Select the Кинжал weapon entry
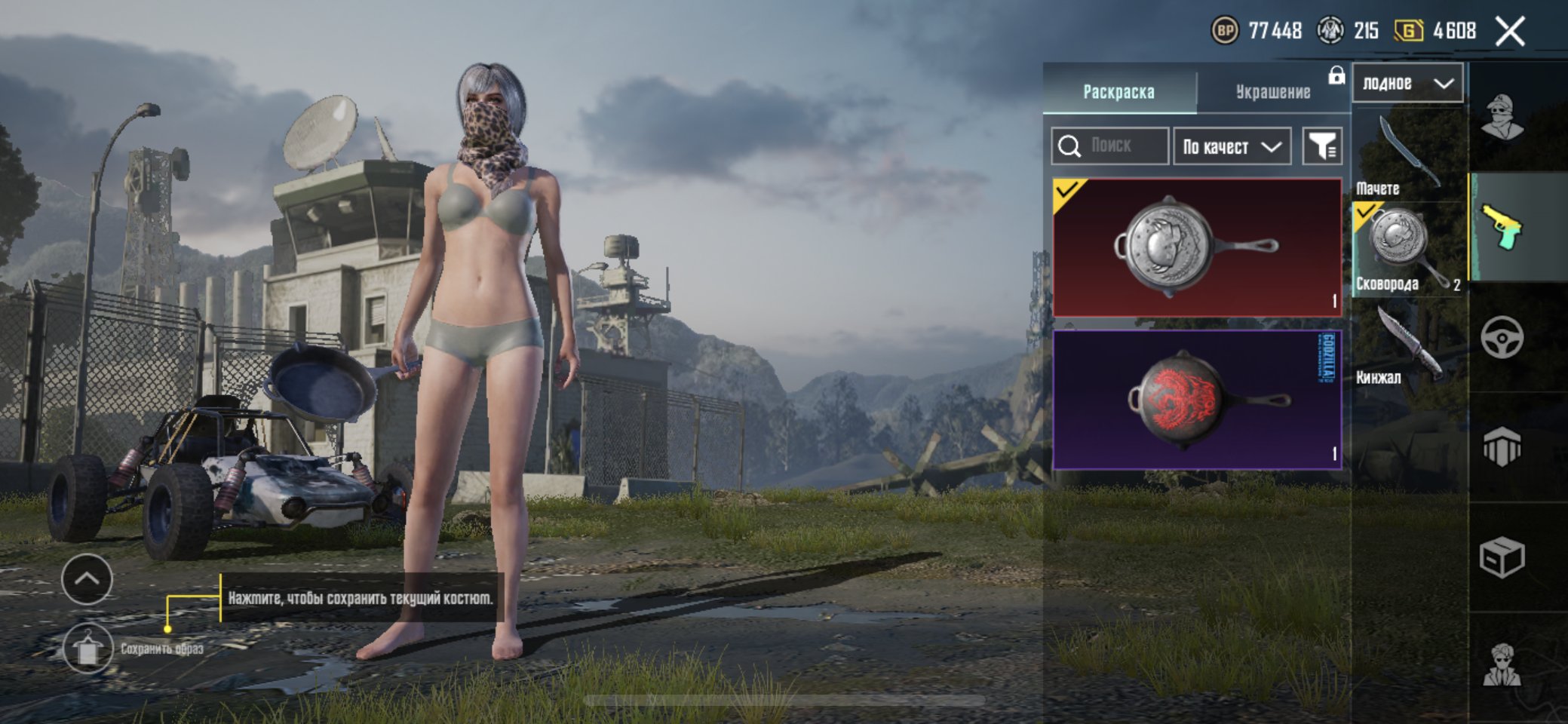Screen dimensions: 1568x724 (1407, 345)
